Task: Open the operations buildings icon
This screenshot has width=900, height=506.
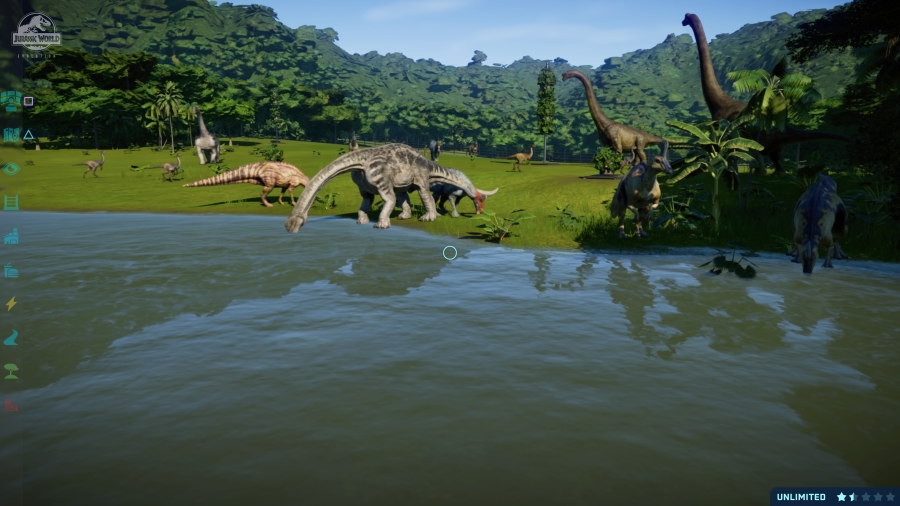Action: click(x=11, y=237)
